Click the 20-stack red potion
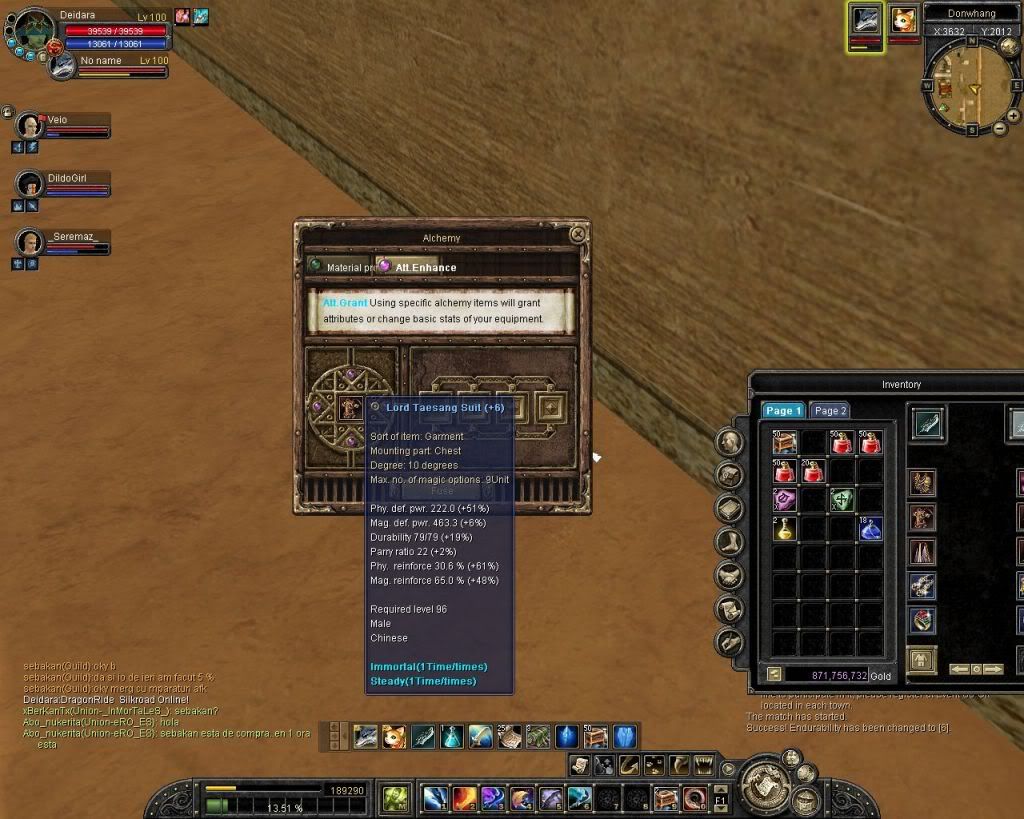 [x=813, y=471]
